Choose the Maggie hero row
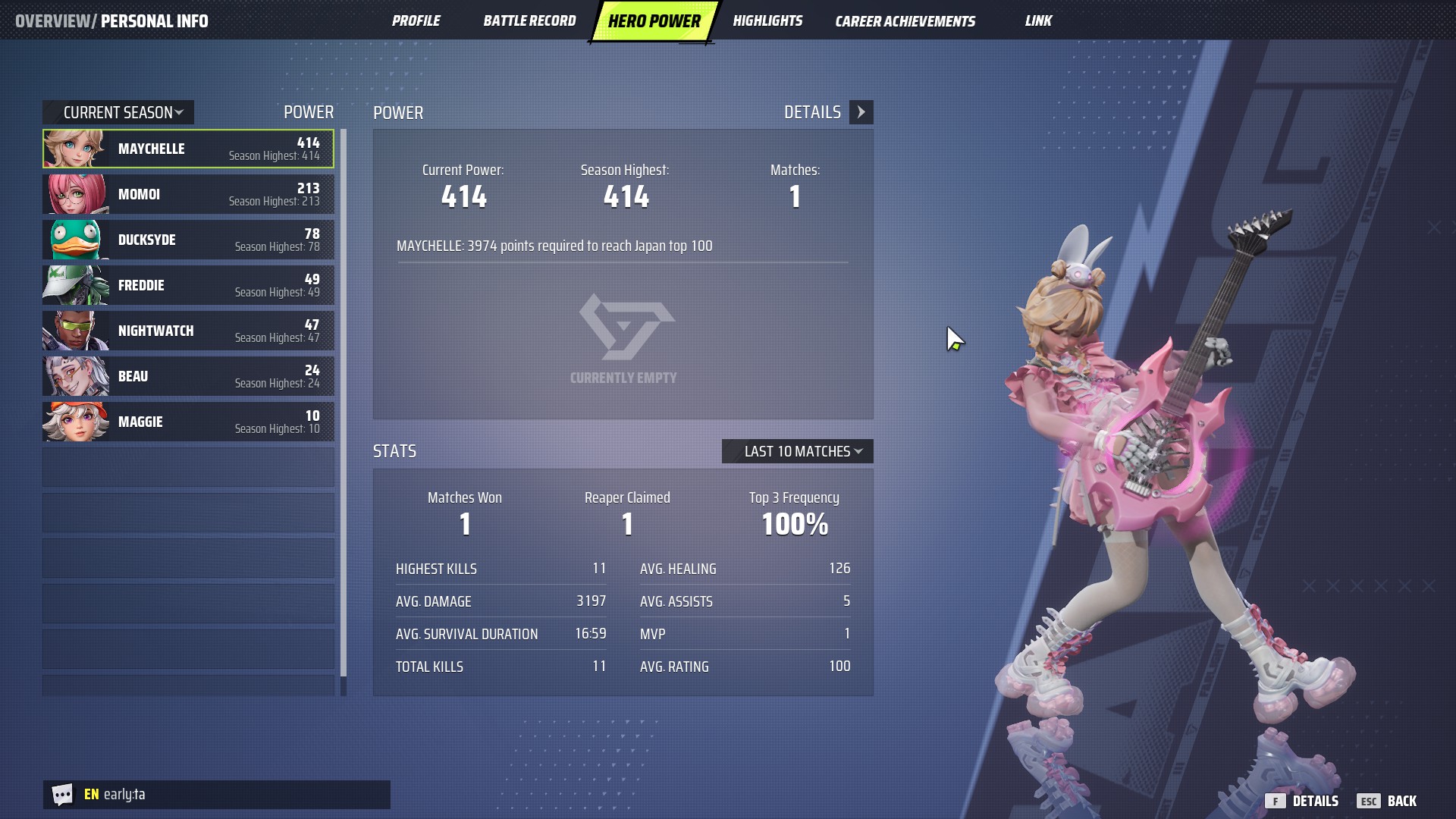Viewport: 1456px width, 819px height. tap(188, 422)
